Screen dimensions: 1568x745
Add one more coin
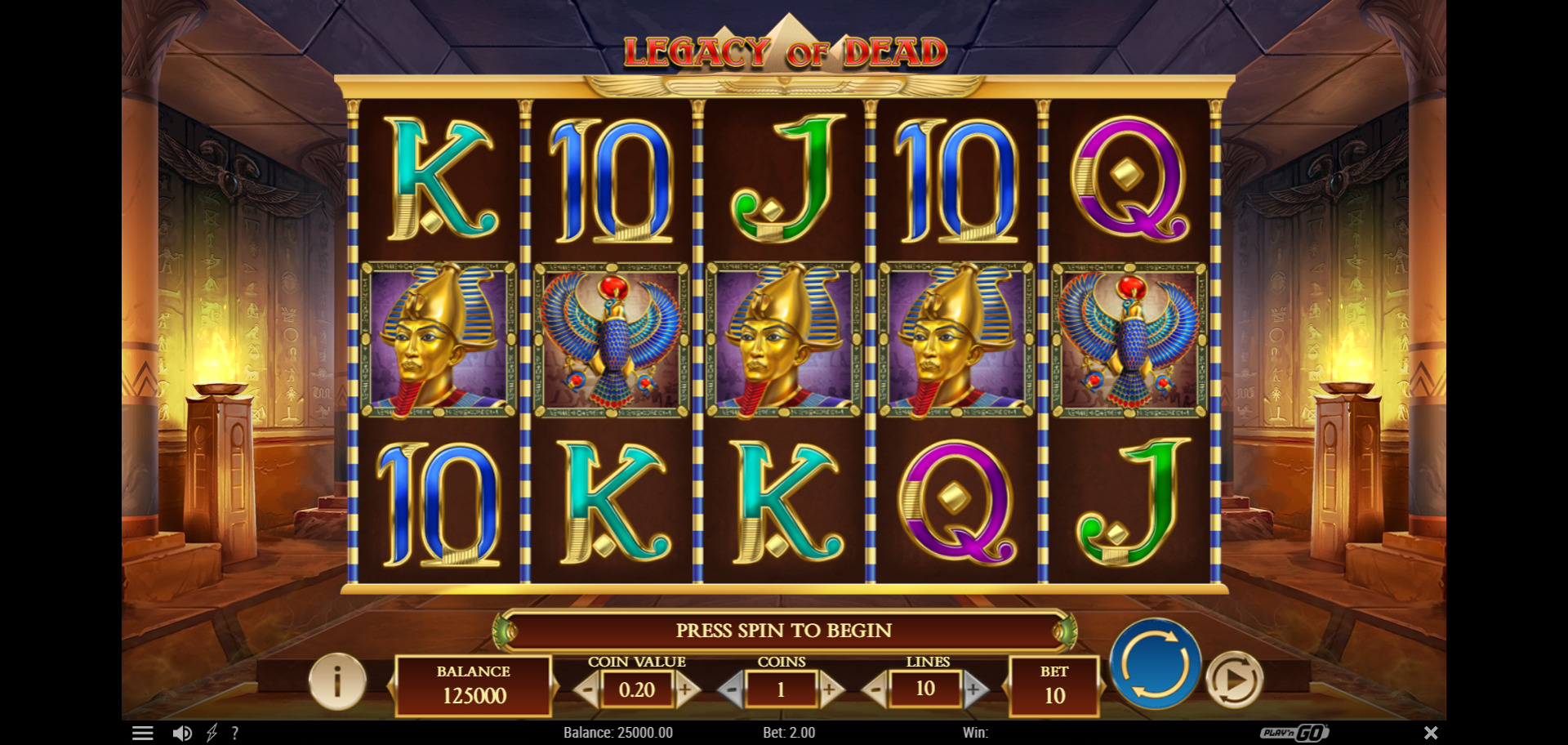[831, 690]
